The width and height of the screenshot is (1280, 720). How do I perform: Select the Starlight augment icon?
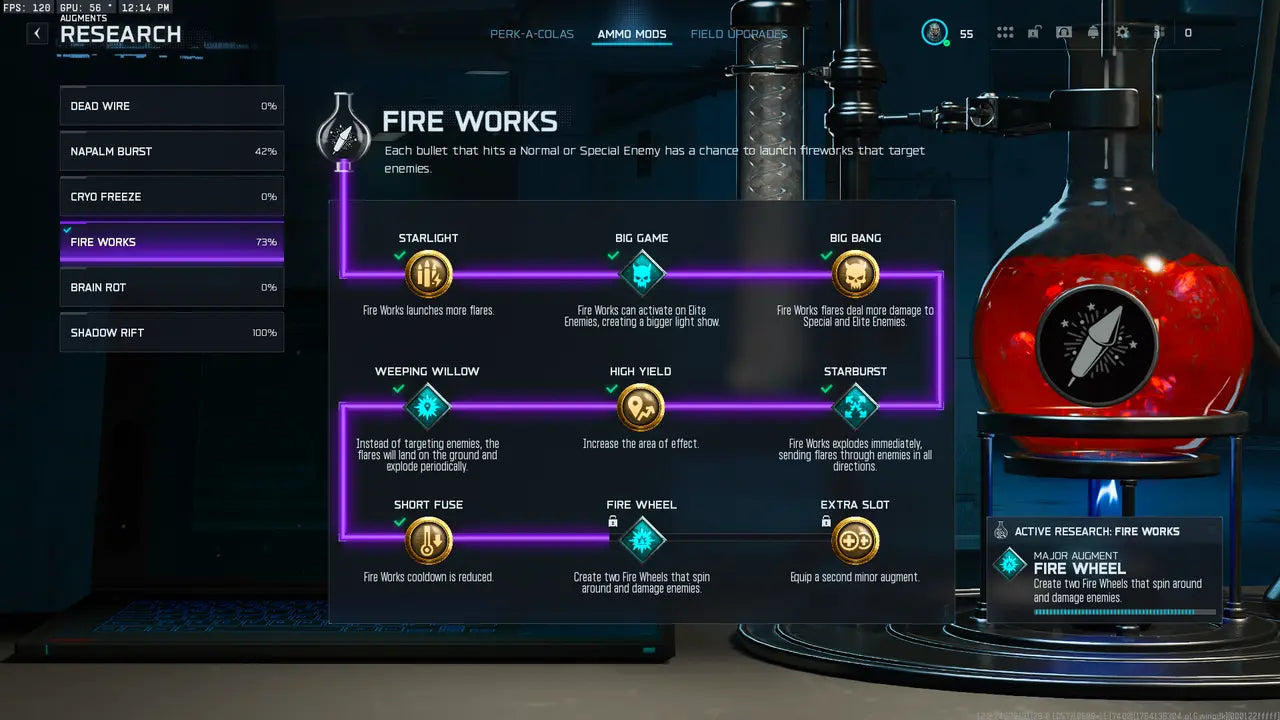point(429,274)
